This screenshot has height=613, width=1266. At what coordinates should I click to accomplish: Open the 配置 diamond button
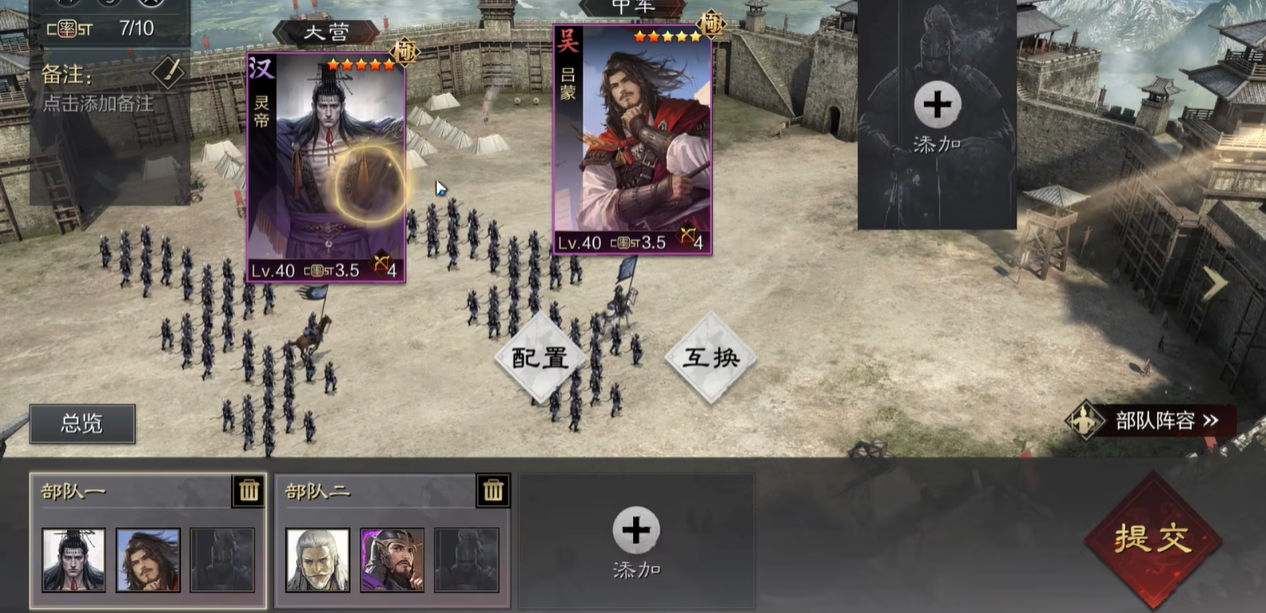[x=540, y=358]
